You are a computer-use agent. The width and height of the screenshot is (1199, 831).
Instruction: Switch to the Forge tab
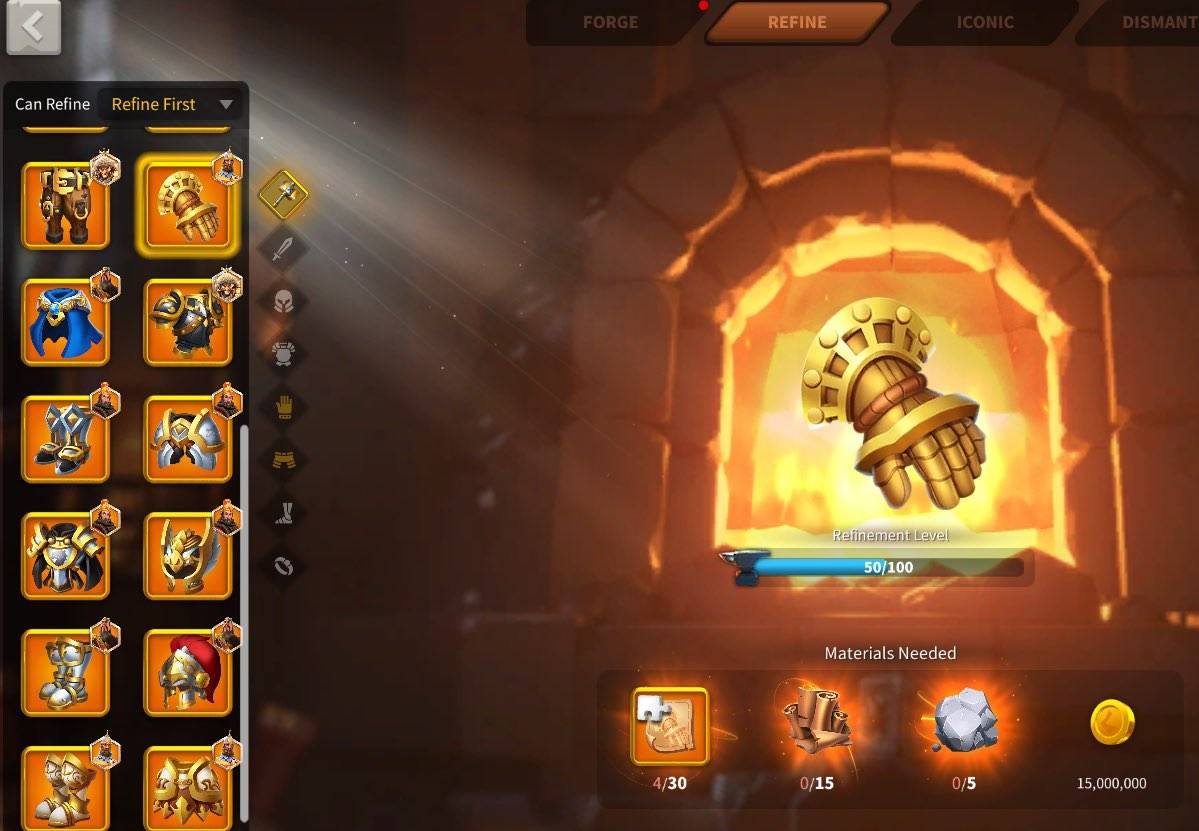tap(610, 22)
